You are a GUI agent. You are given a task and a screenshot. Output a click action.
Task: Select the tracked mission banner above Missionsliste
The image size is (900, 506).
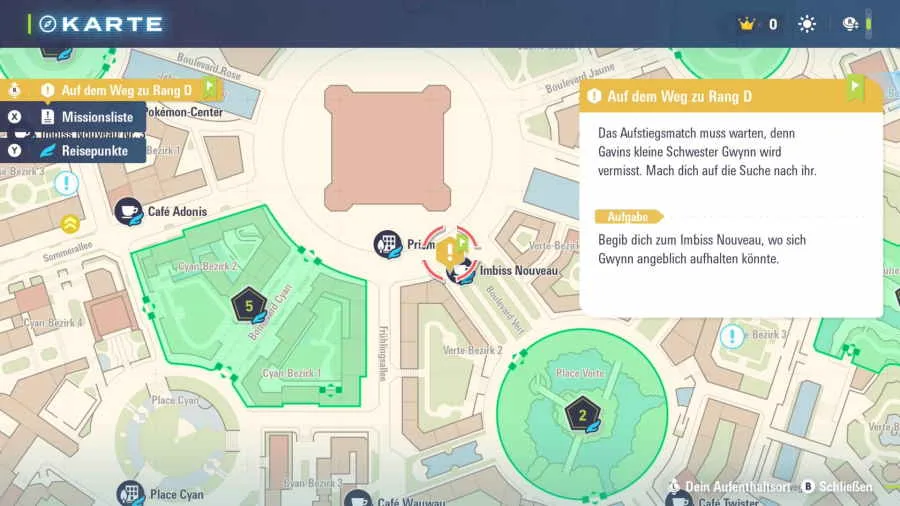112,90
